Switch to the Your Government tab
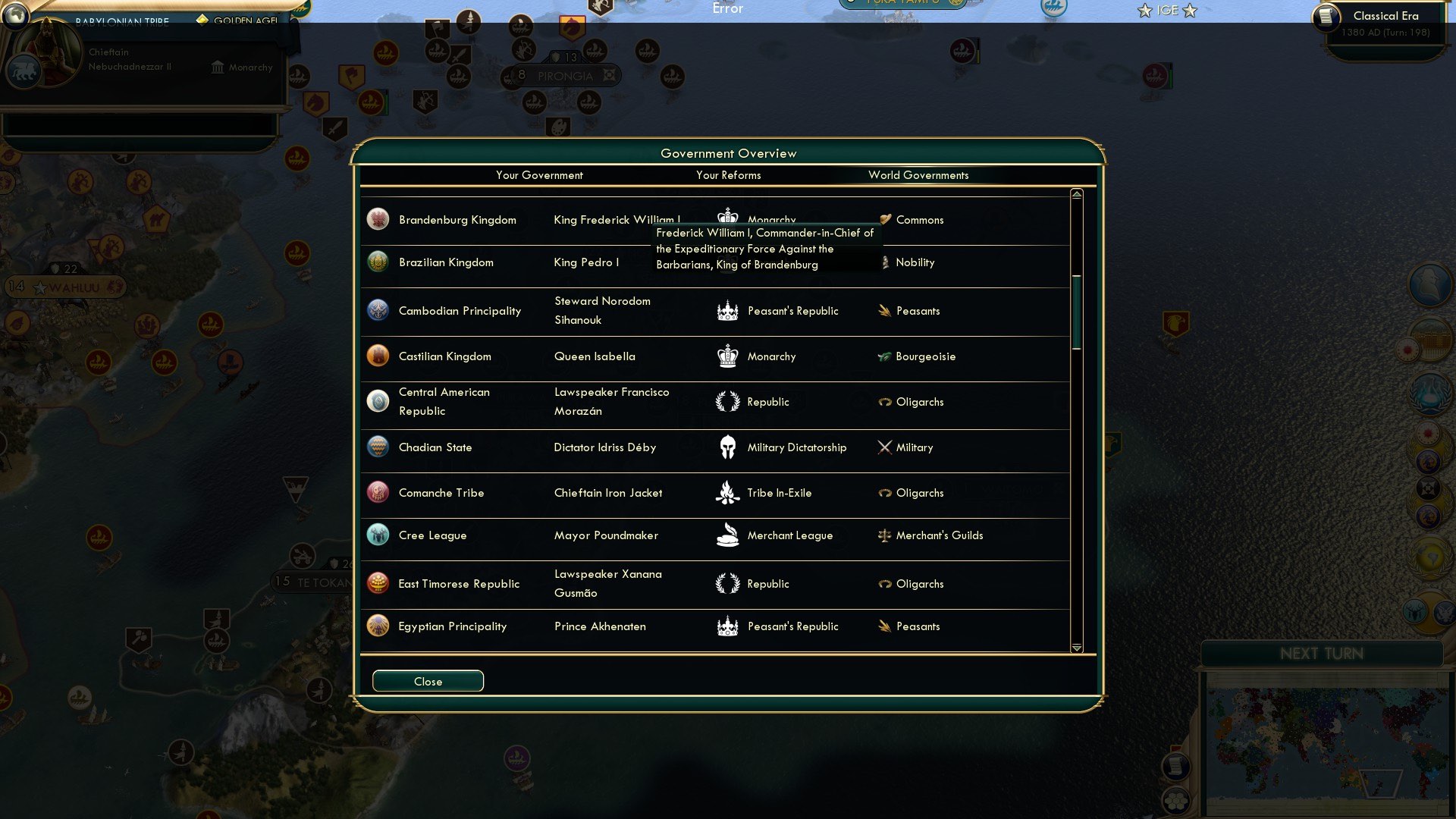 point(539,175)
